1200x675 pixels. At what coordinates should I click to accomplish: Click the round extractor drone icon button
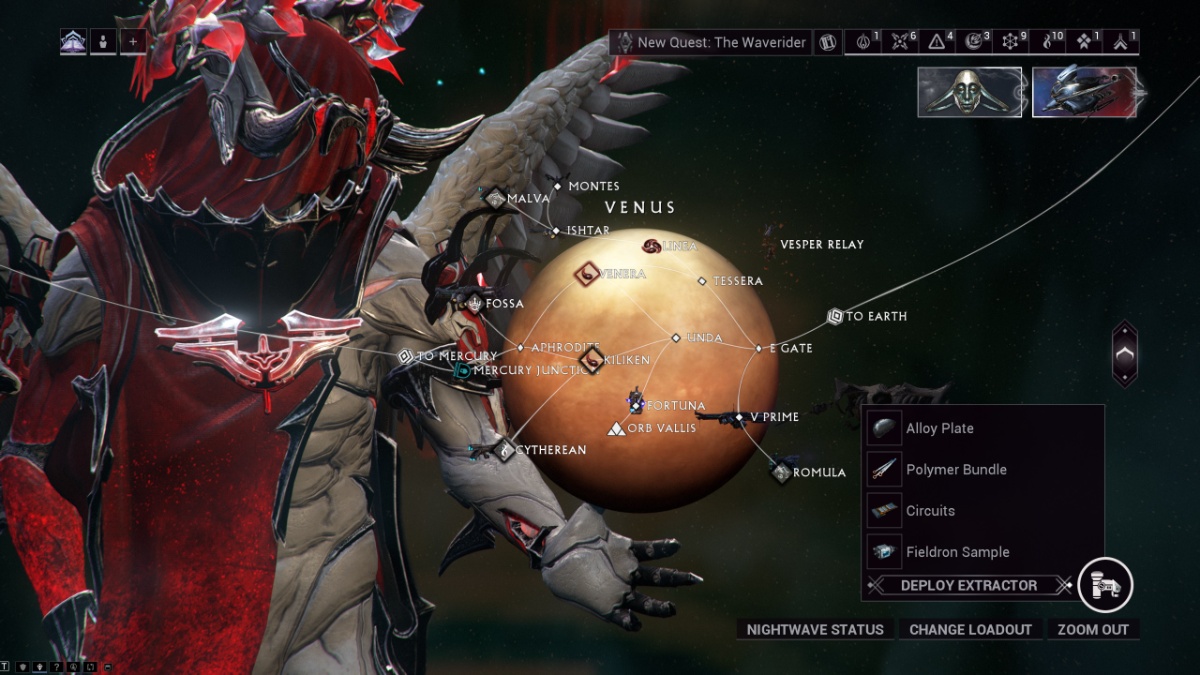1105,584
